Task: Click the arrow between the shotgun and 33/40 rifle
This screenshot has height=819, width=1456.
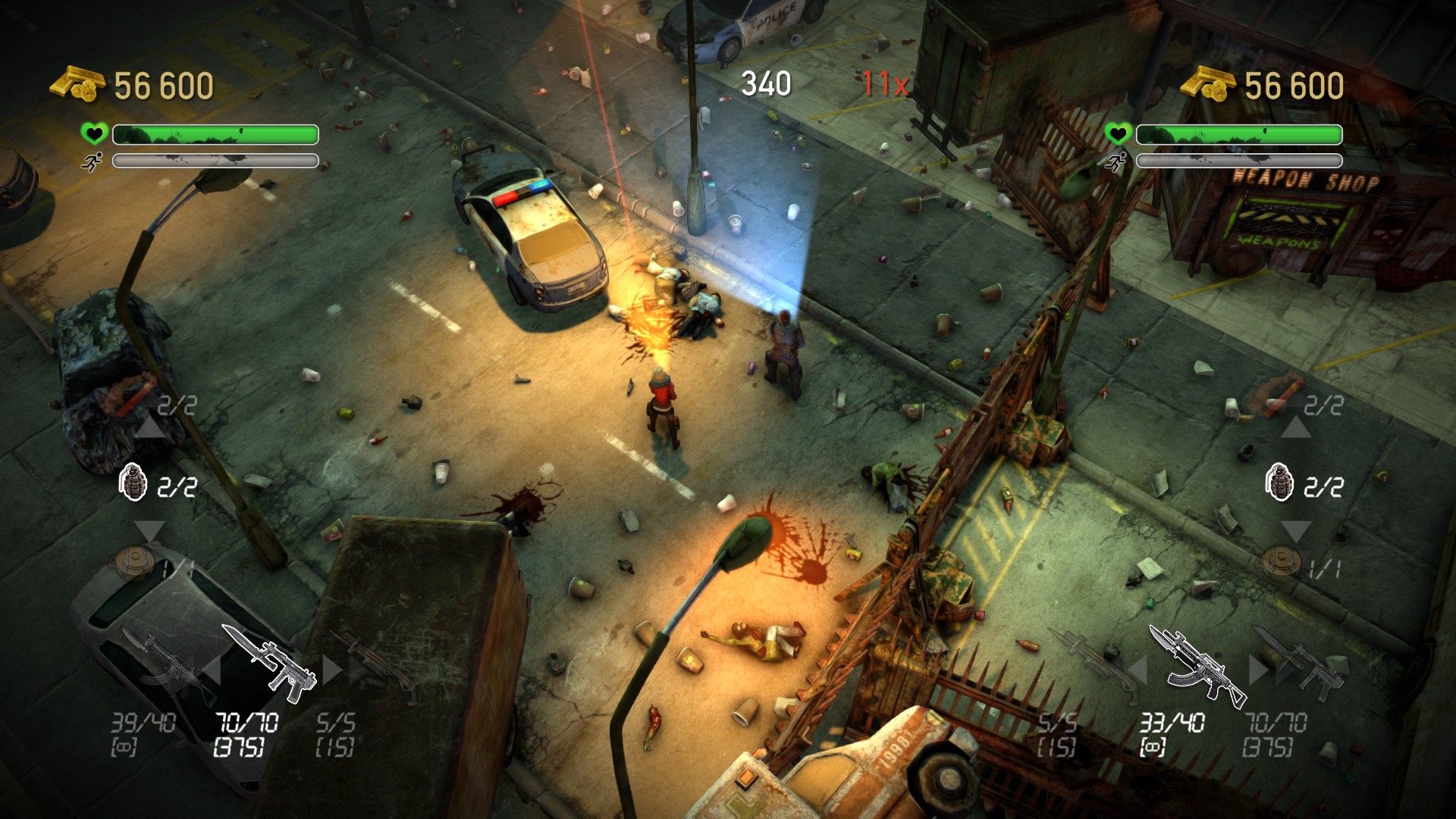Action: click(x=1137, y=670)
